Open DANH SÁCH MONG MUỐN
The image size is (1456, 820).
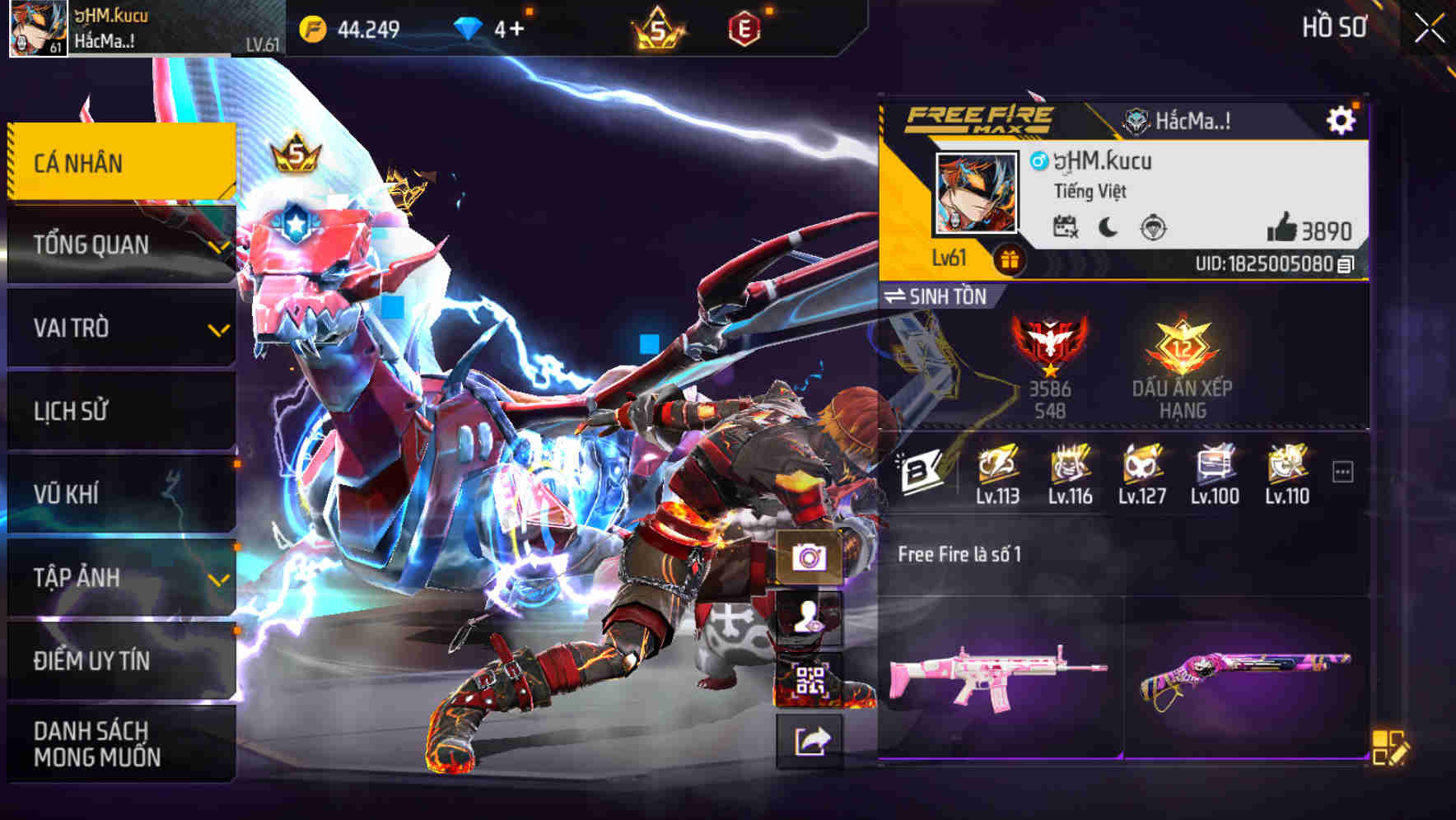(x=119, y=744)
